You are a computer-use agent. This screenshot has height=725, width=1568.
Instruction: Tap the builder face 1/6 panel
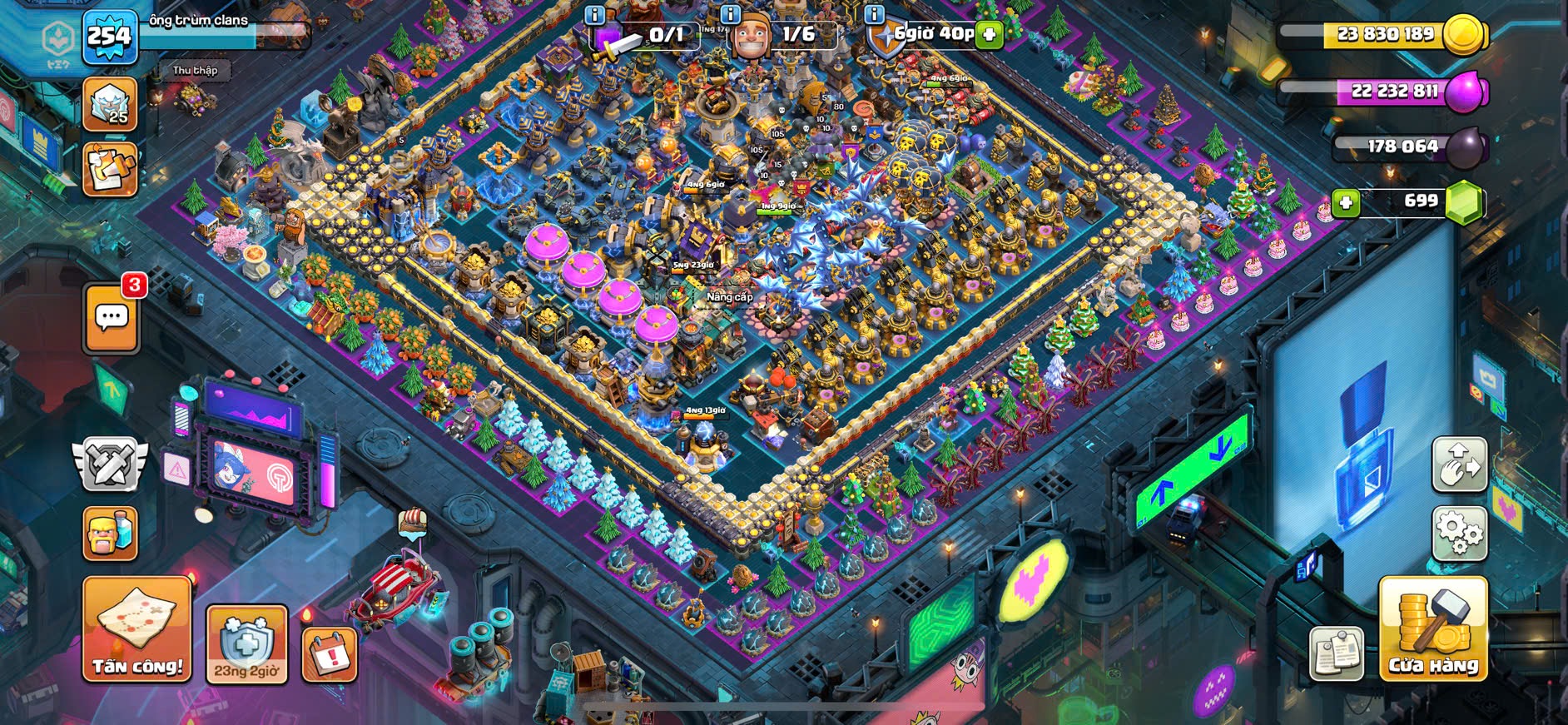[782, 36]
